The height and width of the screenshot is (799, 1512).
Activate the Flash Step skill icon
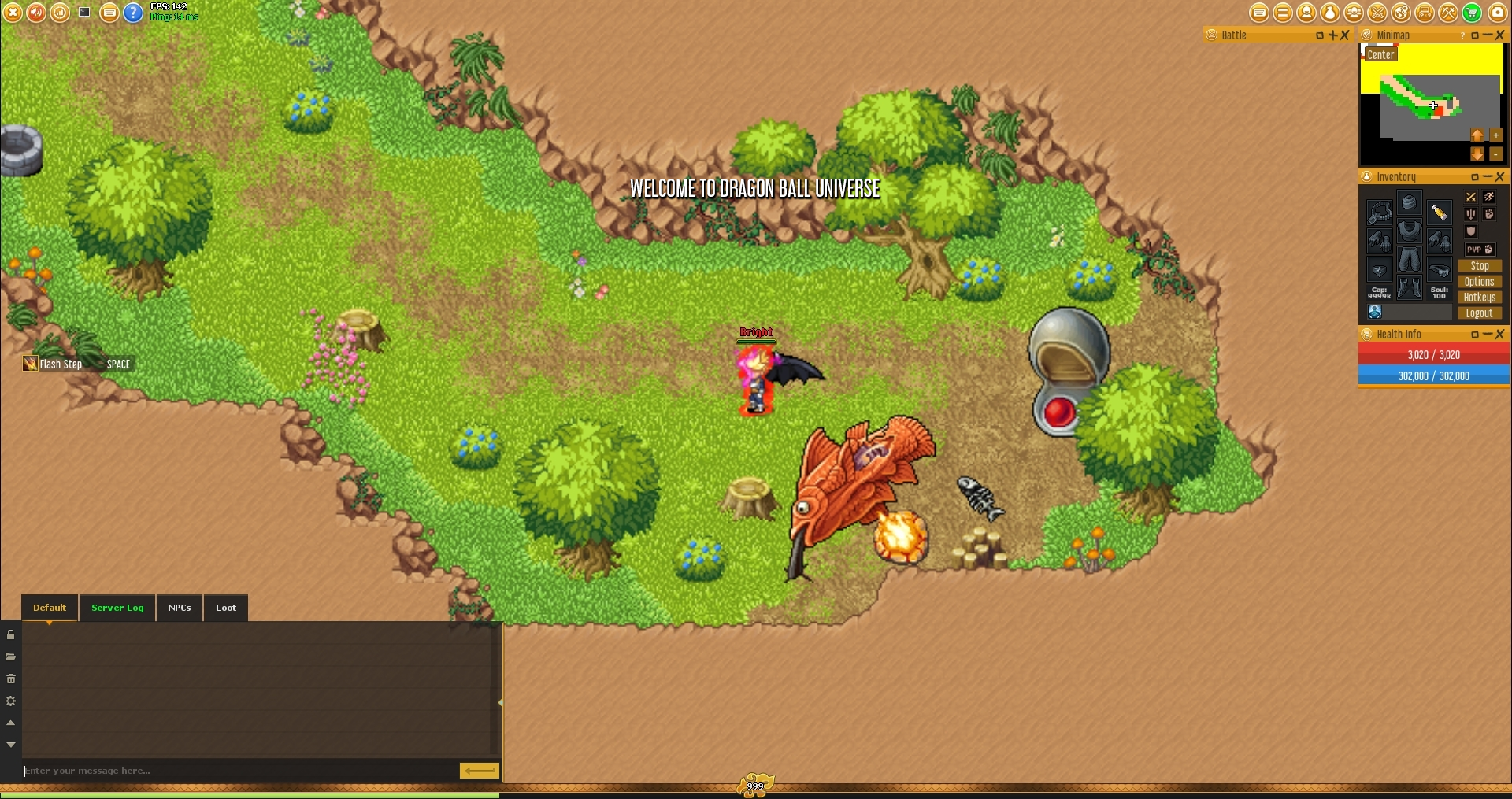(30, 364)
